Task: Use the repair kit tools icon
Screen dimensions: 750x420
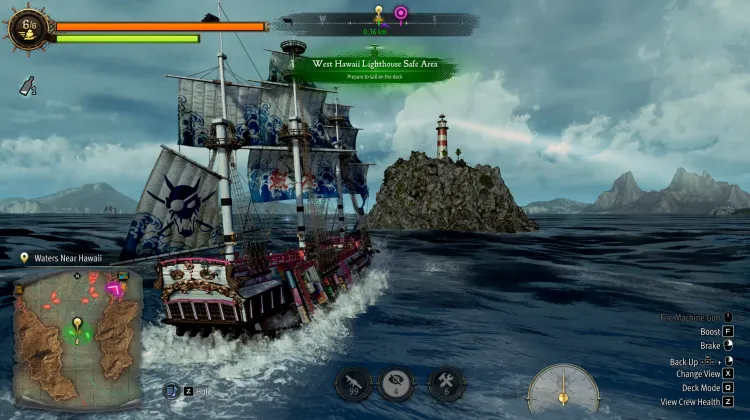Action: pyautogui.click(x=445, y=382)
